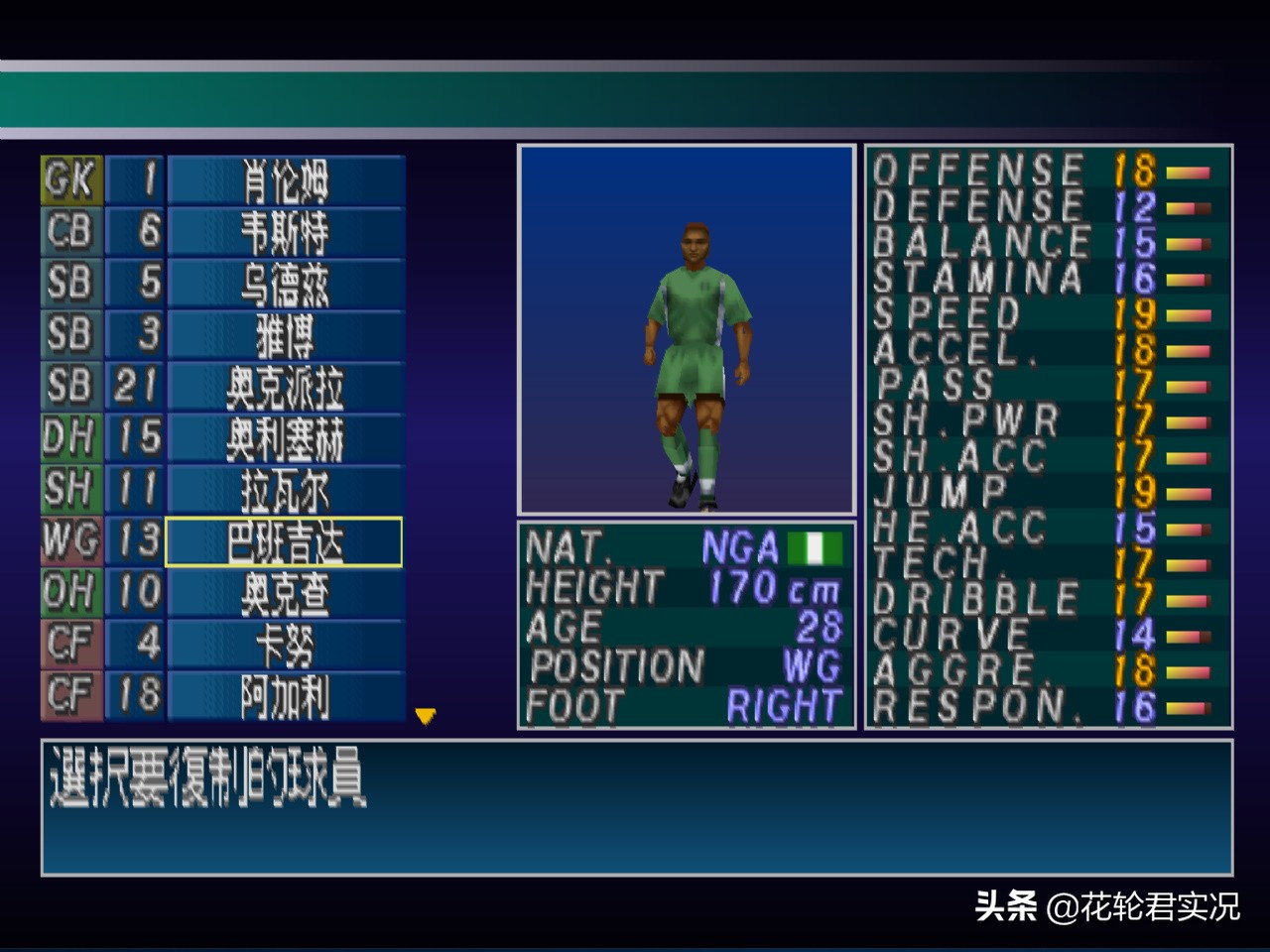The width and height of the screenshot is (1270, 952).
Task: Select the 肖伦姆 roster entry
Action: point(285,179)
